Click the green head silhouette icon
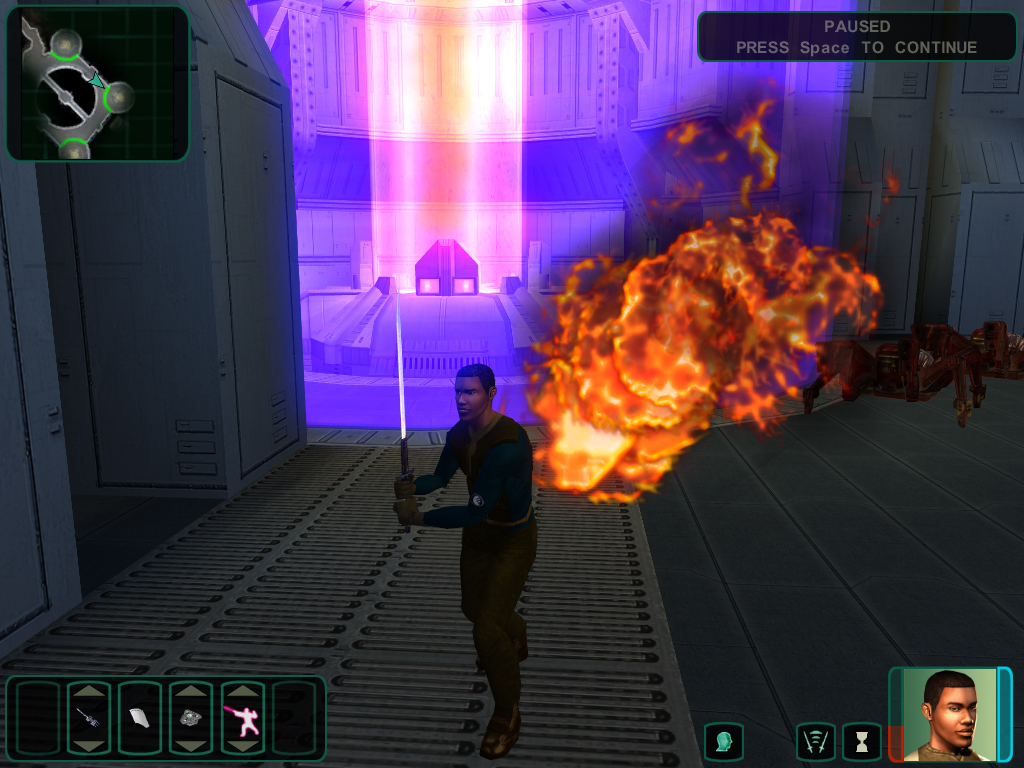Image resolution: width=1024 pixels, height=768 pixels. click(x=723, y=742)
